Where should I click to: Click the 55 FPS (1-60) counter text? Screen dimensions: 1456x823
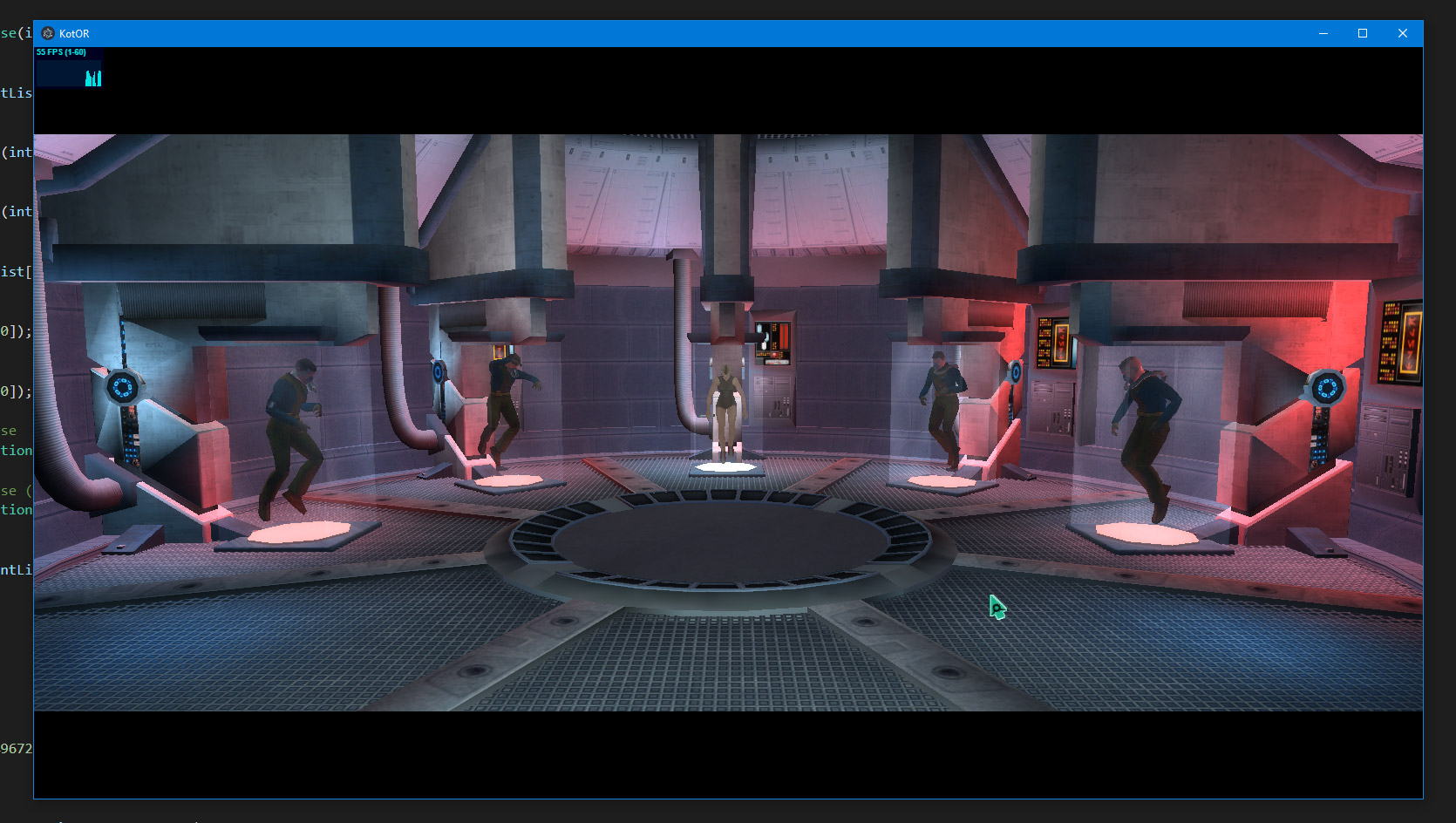pos(60,52)
